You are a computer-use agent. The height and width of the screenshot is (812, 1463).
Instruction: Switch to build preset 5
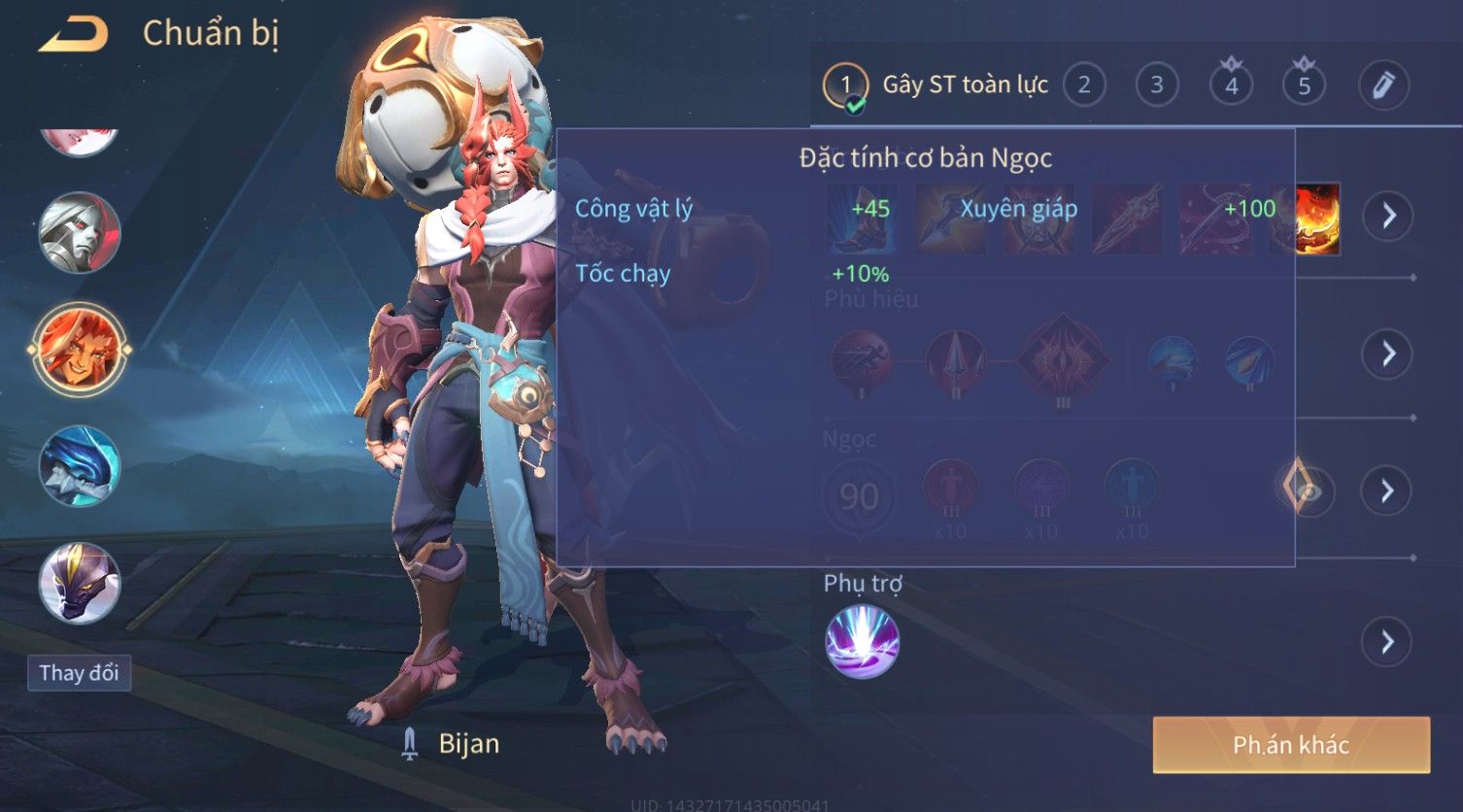tap(1304, 85)
